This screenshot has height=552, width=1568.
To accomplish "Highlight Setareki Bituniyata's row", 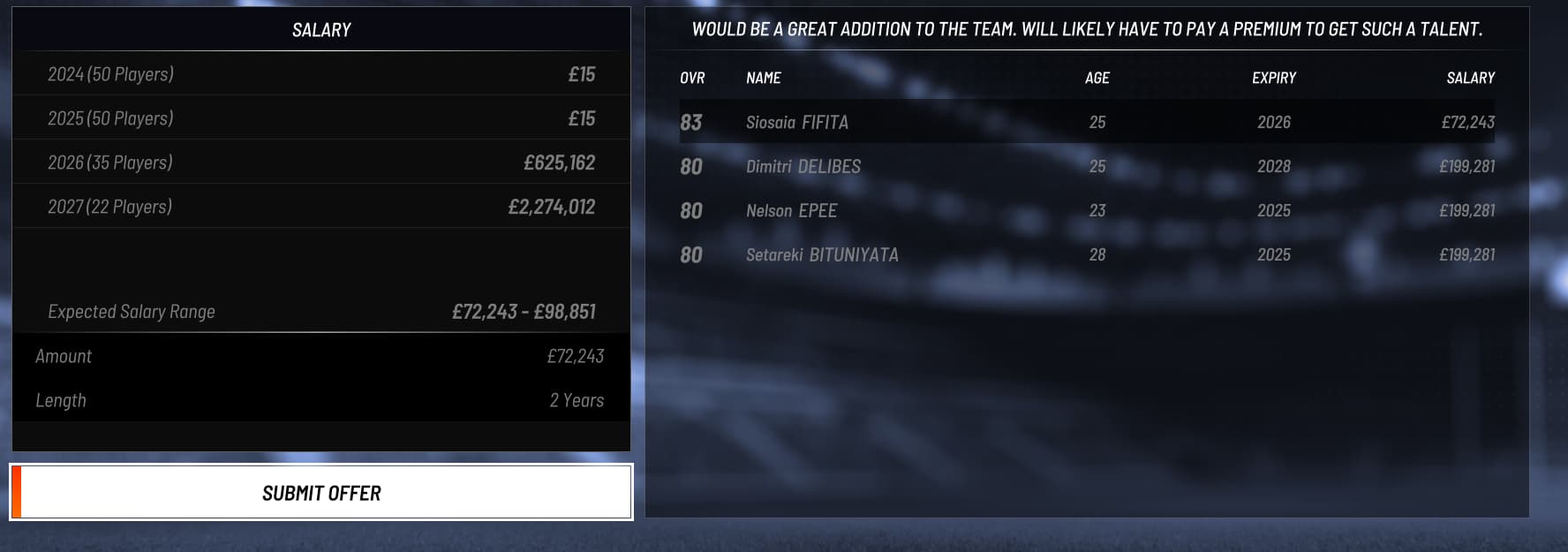I will pos(1086,254).
